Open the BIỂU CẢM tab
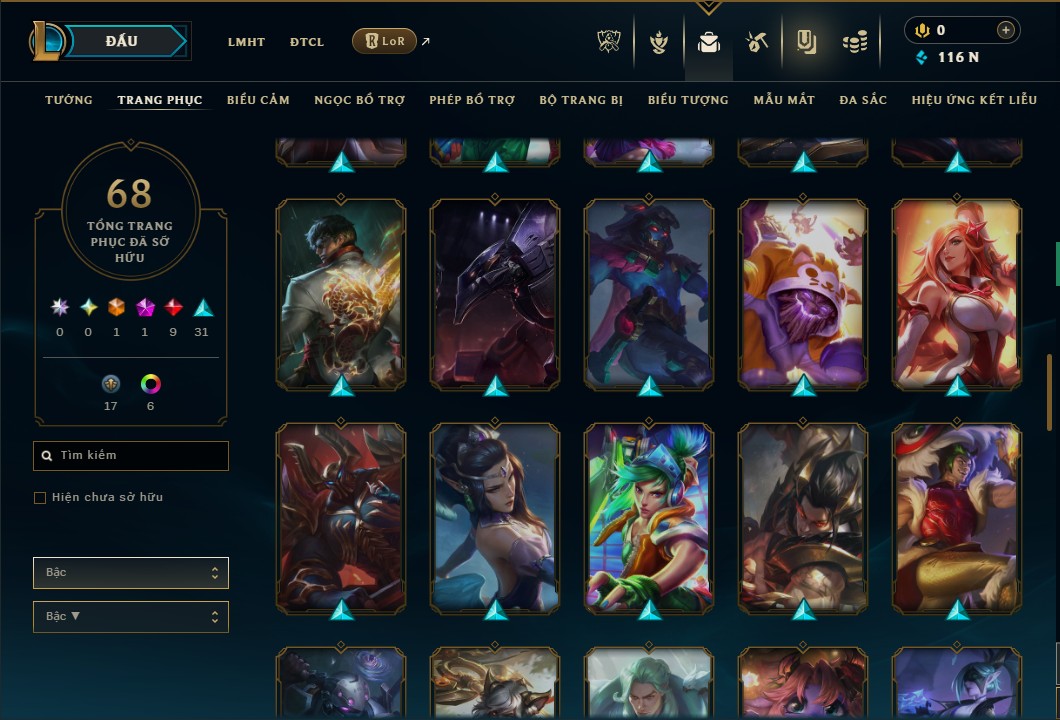1060x720 pixels. click(x=258, y=100)
